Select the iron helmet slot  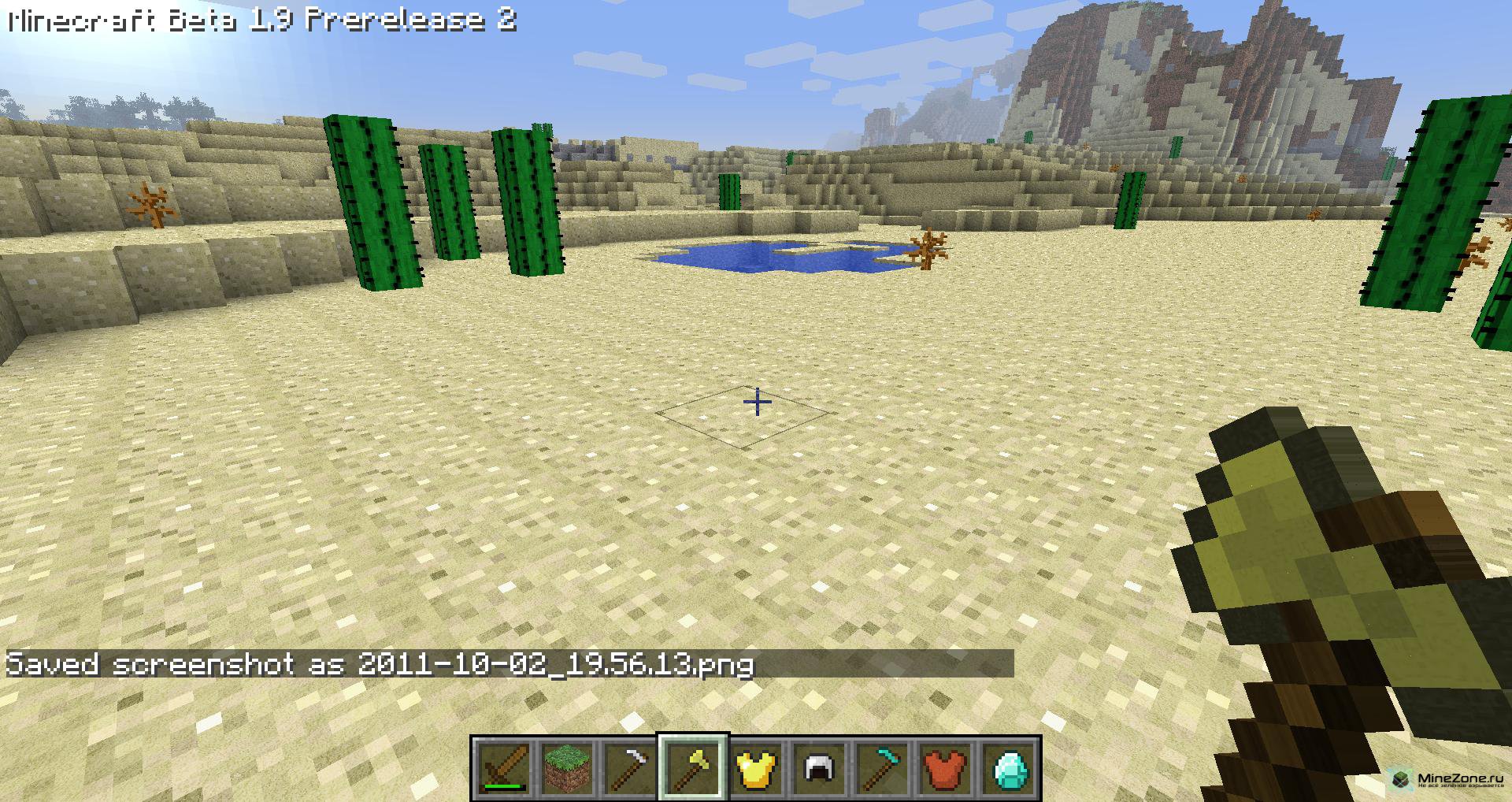click(819, 767)
